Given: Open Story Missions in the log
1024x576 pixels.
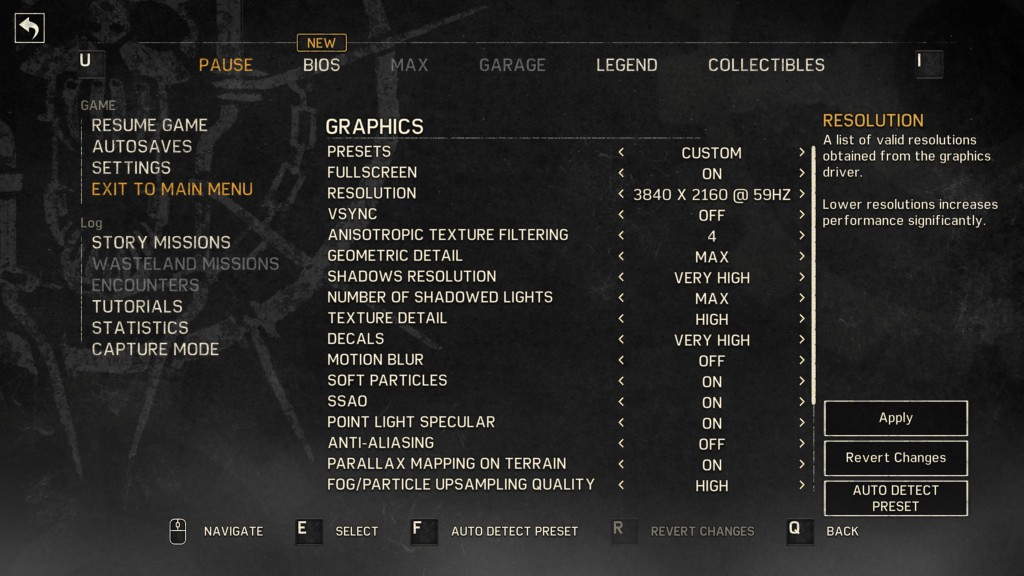Looking at the screenshot, I should [x=160, y=242].
